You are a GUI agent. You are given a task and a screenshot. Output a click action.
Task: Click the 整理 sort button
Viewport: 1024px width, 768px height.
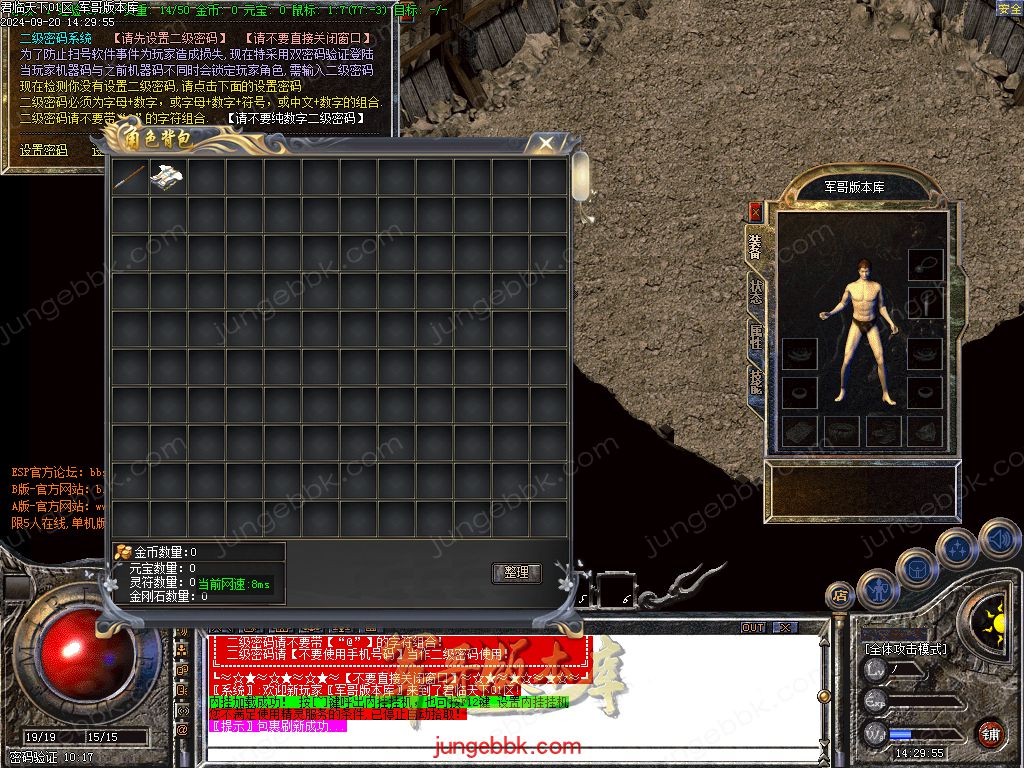(516, 573)
